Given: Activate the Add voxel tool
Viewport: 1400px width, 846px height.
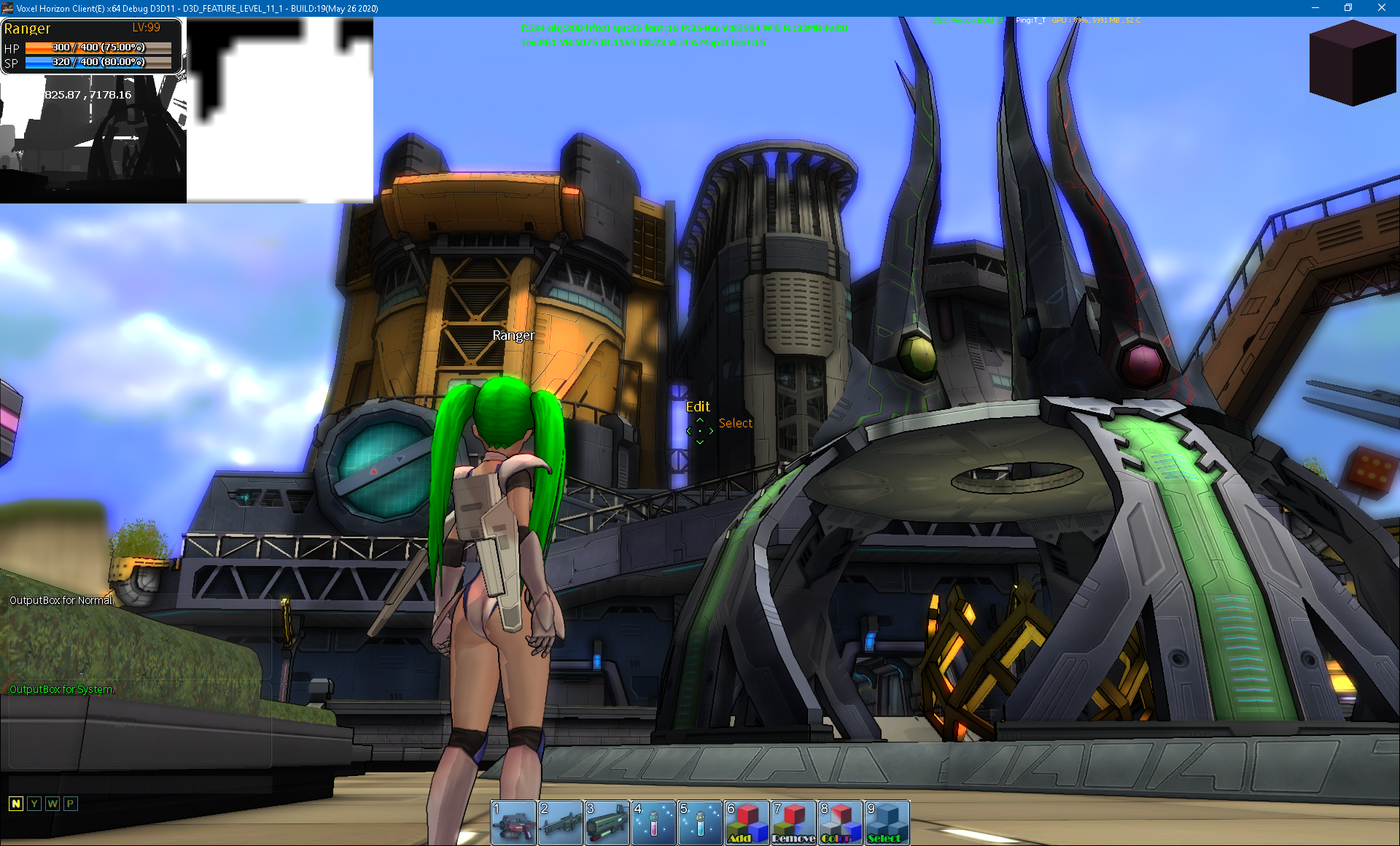Looking at the screenshot, I should (x=747, y=823).
